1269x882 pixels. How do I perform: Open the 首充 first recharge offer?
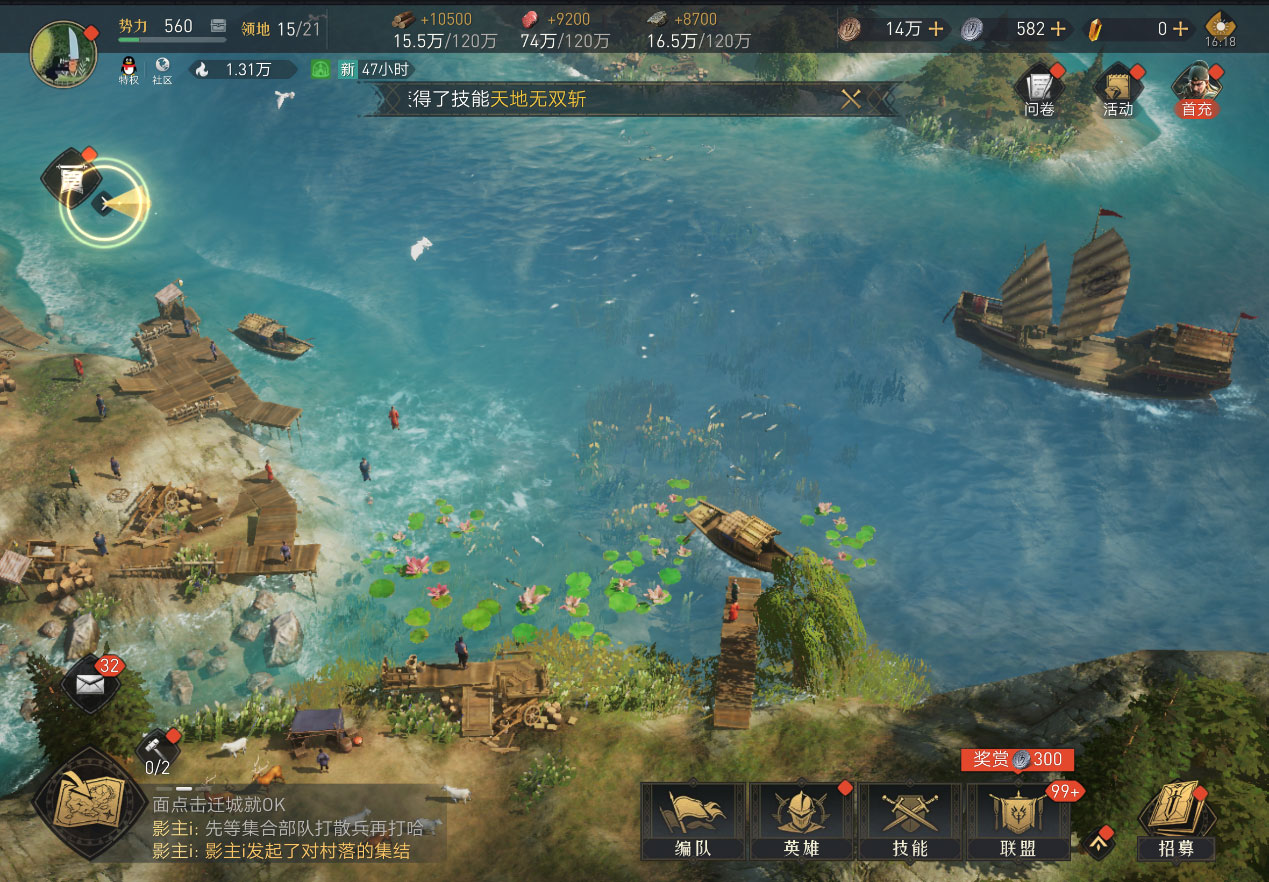(1196, 90)
